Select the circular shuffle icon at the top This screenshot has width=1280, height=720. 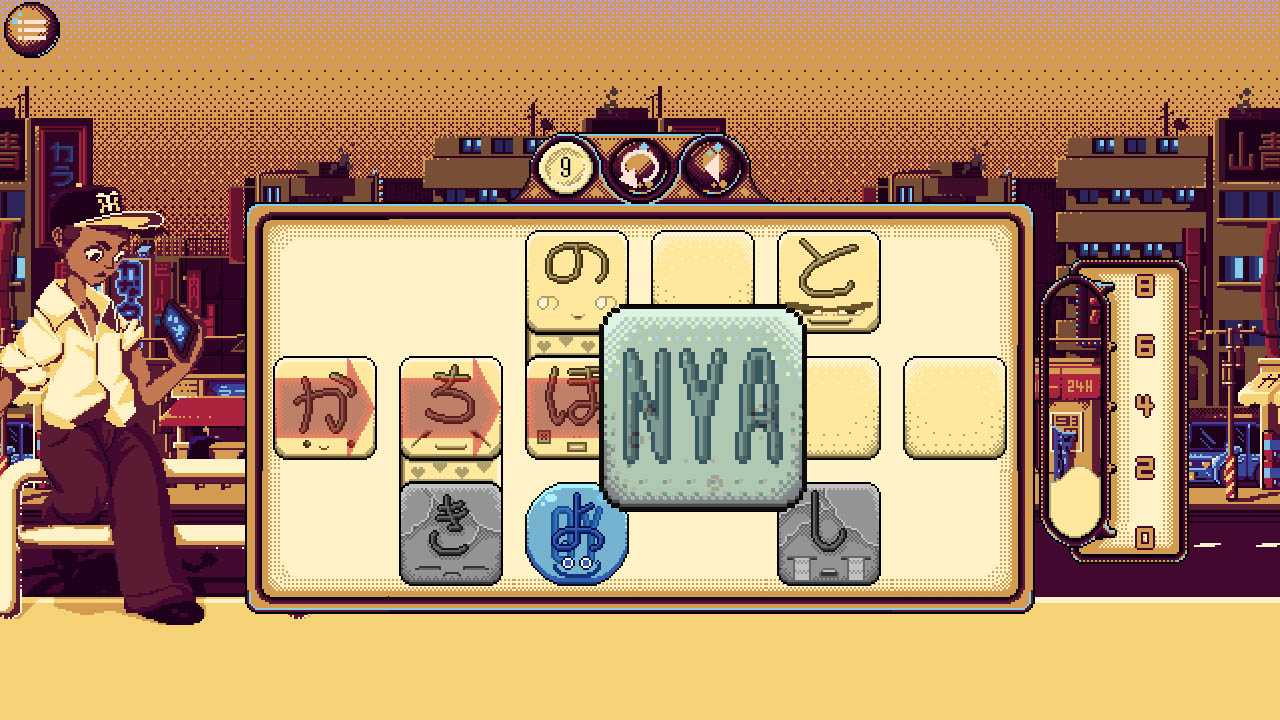point(640,168)
